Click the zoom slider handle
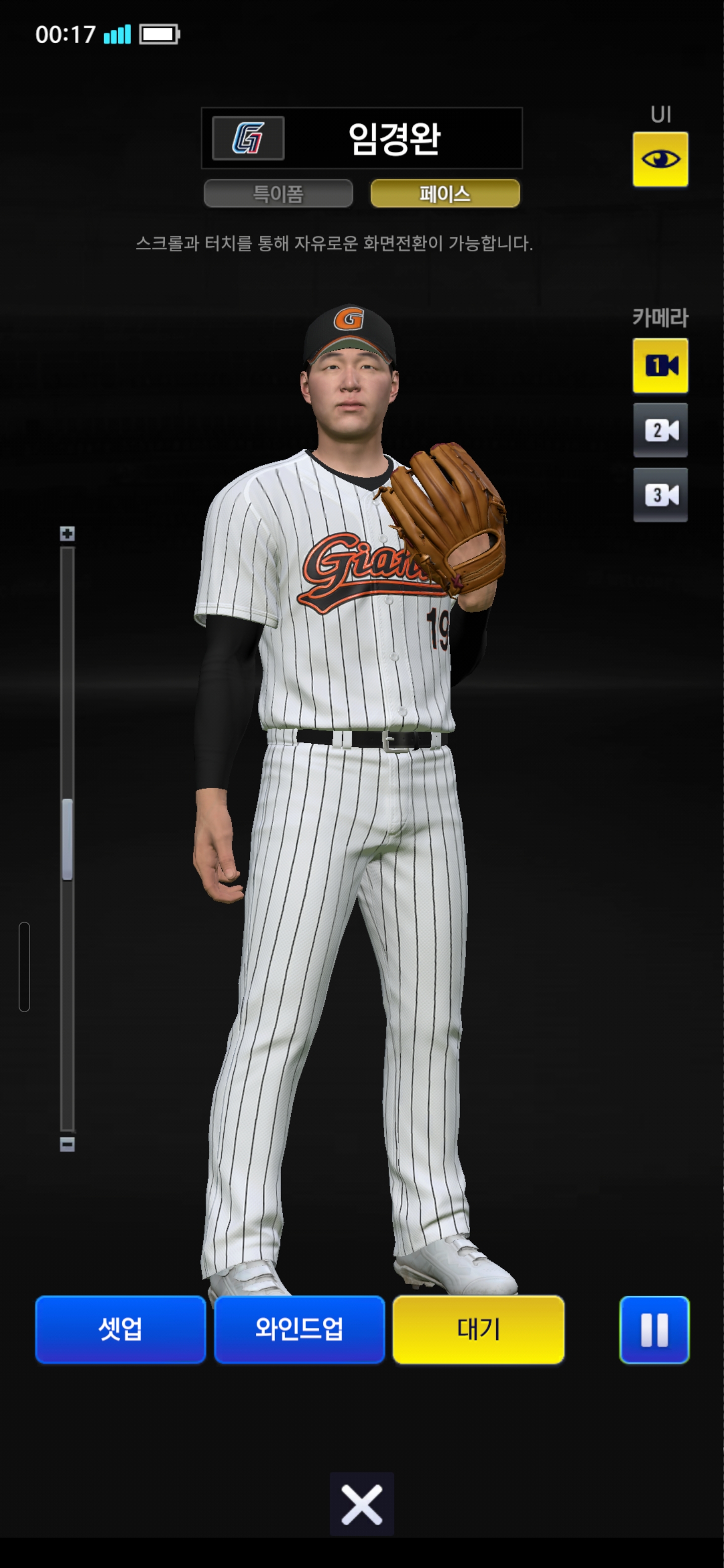 (67, 839)
